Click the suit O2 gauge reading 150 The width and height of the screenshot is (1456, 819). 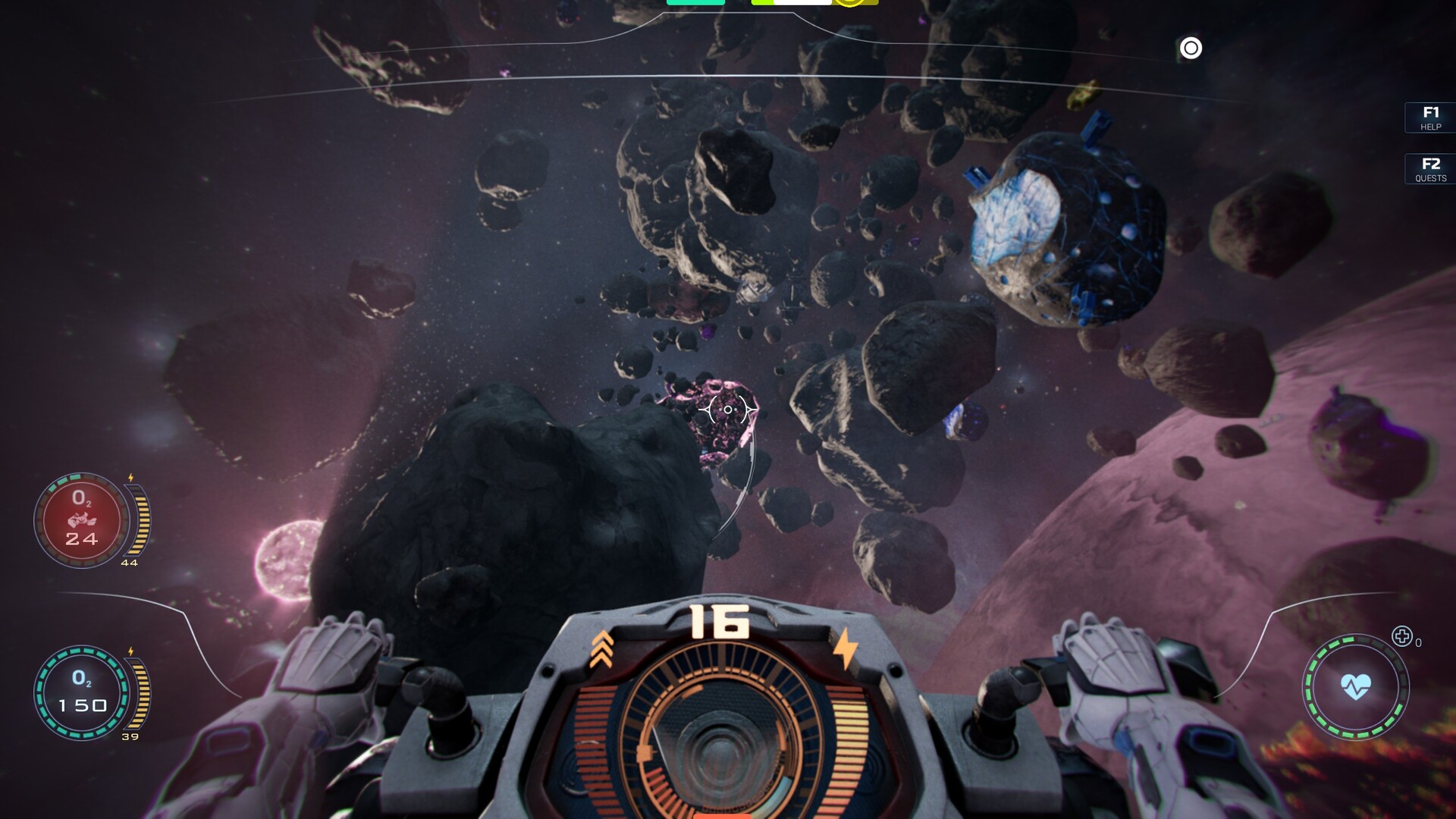click(x=82, y=690)
